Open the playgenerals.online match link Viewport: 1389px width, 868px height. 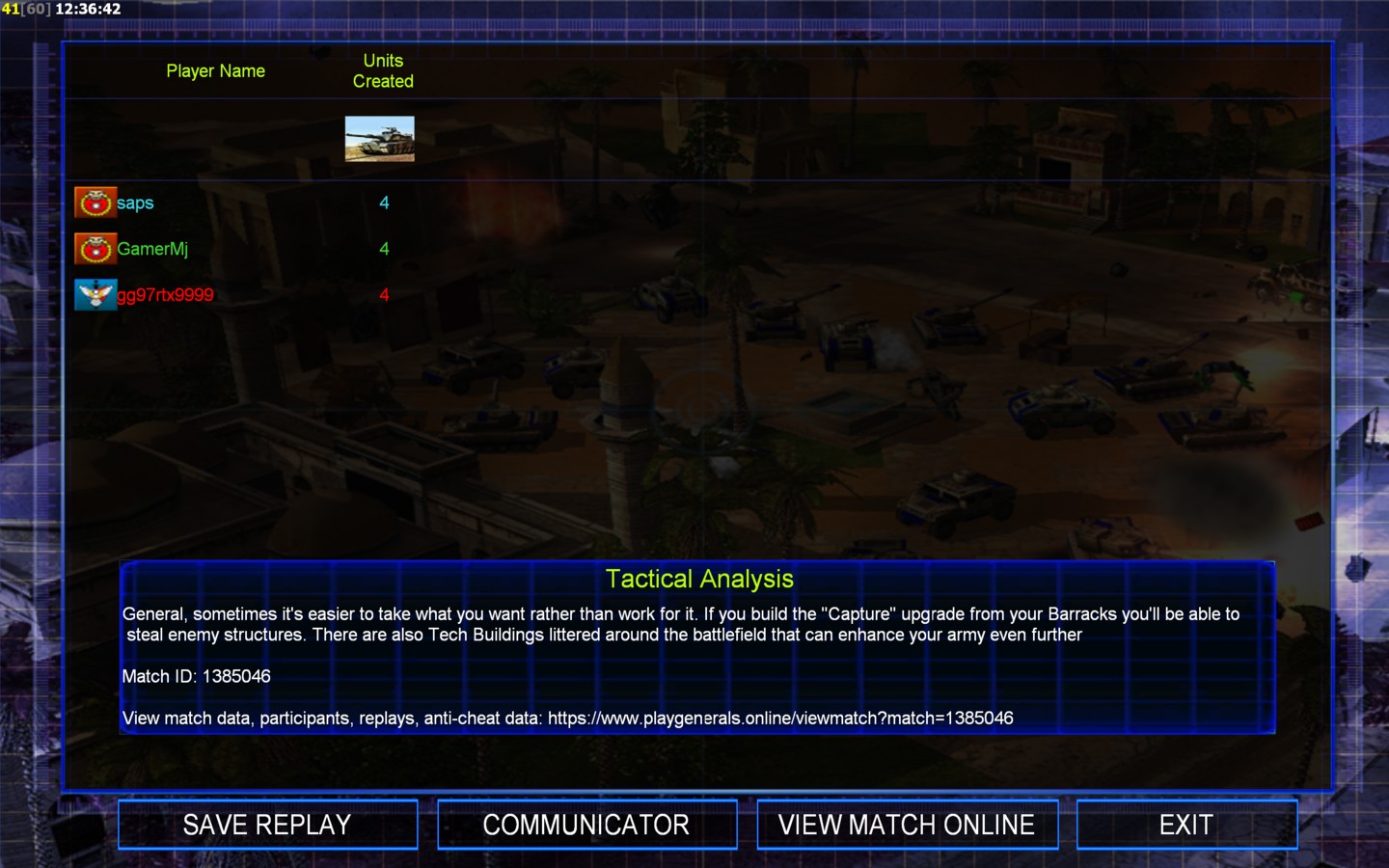(780, 719)
